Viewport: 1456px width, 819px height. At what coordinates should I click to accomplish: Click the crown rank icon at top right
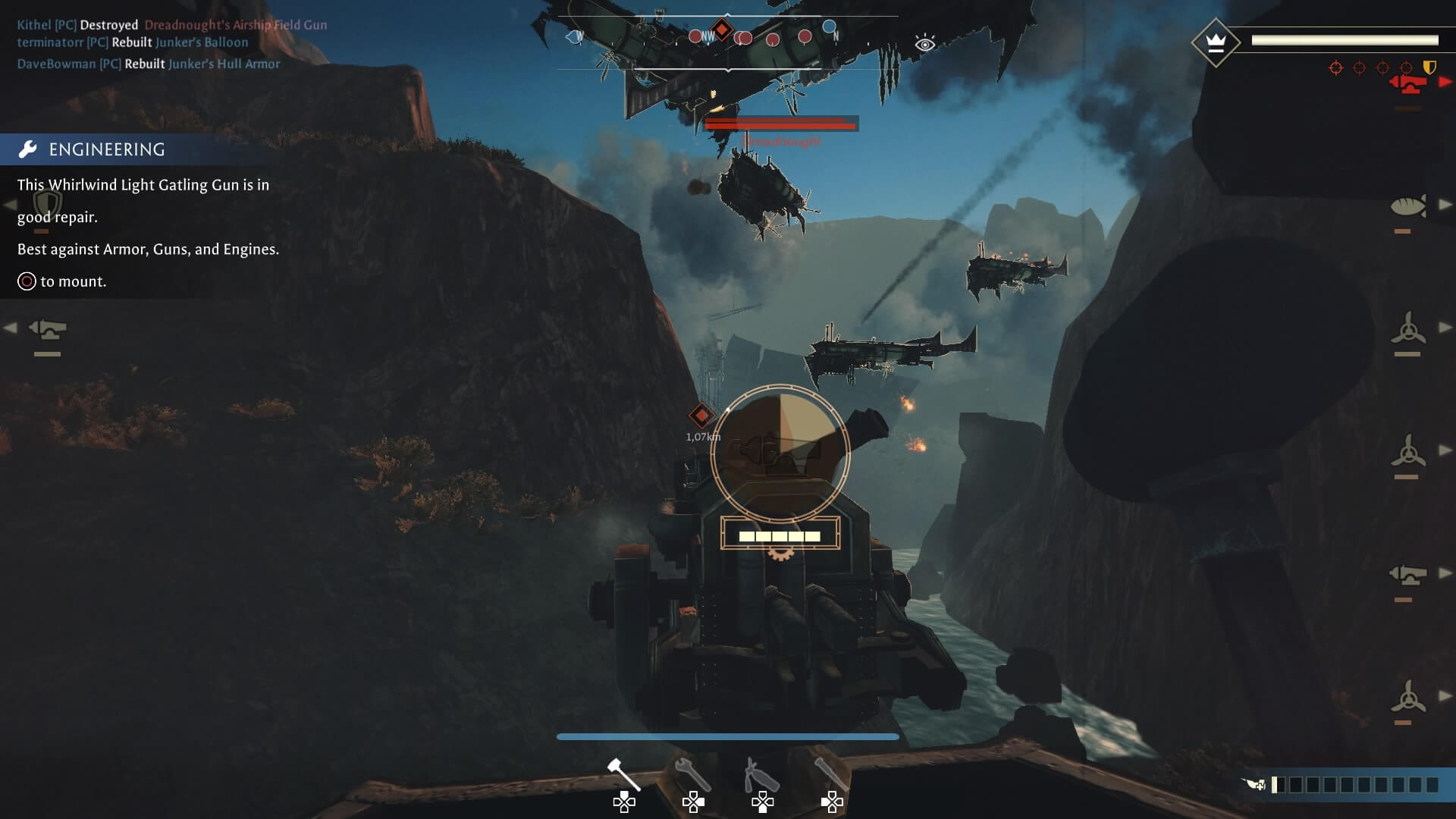[x=1217, y=42]
